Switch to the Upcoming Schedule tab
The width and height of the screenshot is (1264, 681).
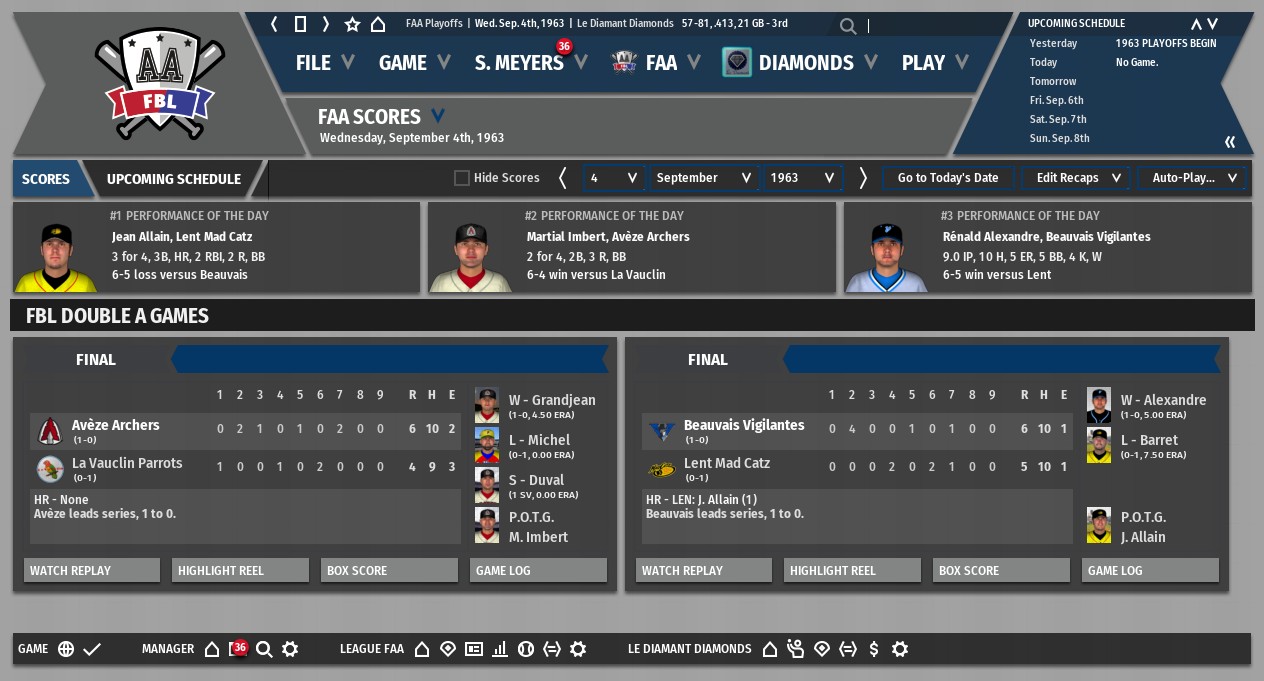174,179
